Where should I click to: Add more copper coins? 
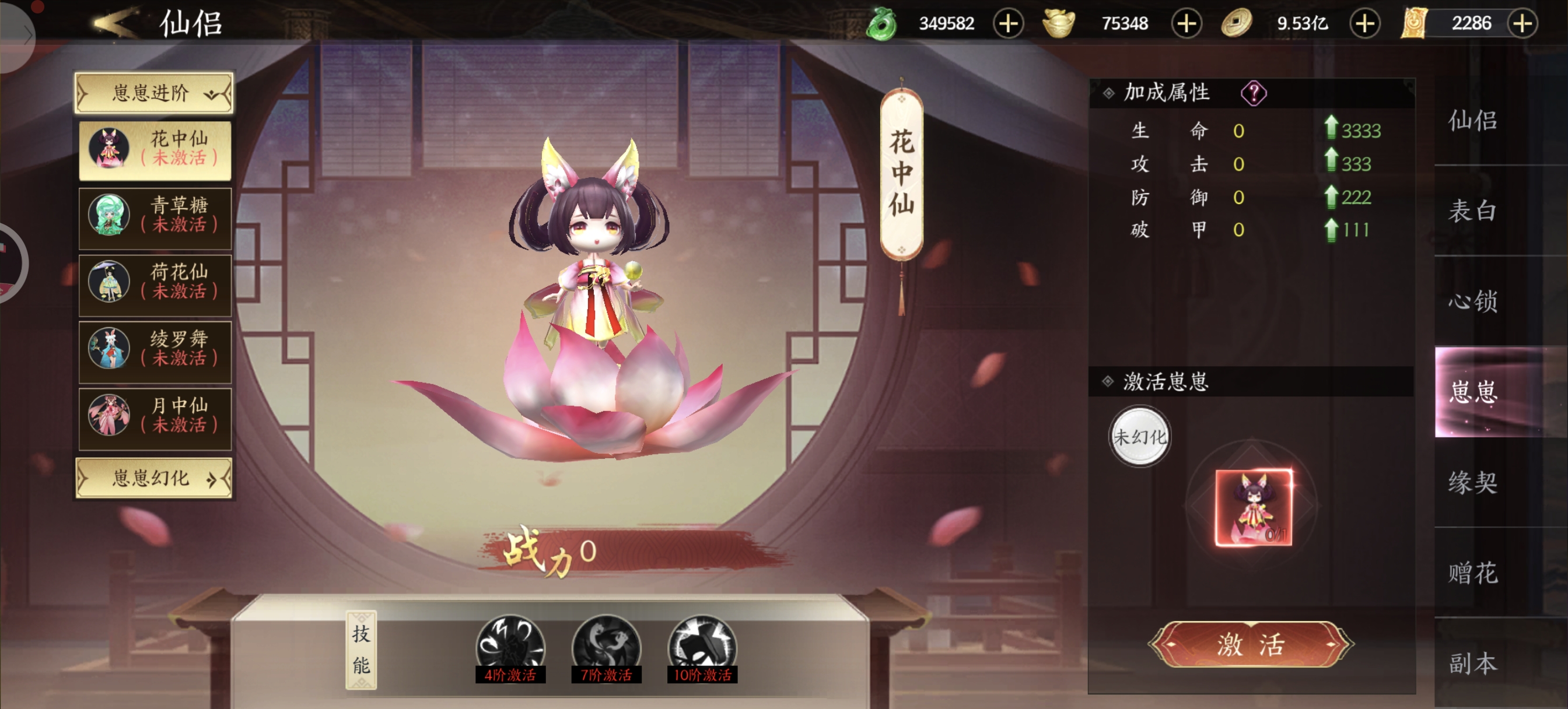pyautogui.click(x=1364, y=24)
